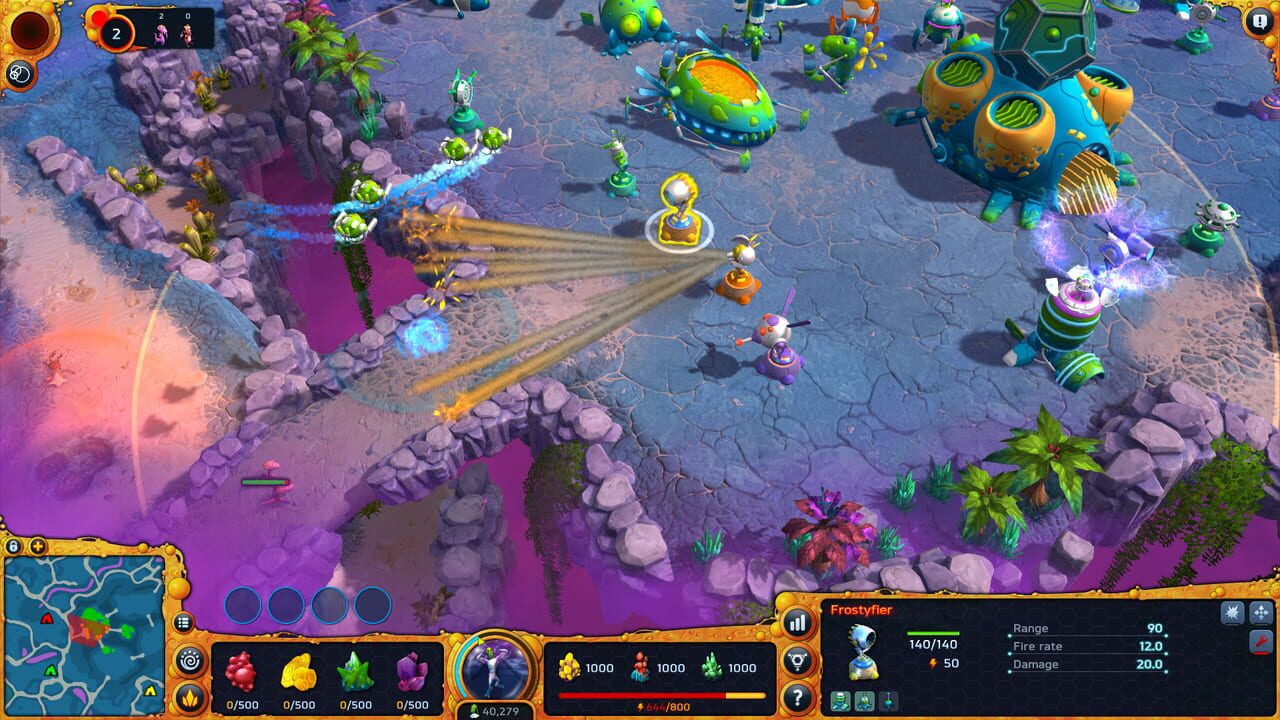Toggle the minimap lock padlock
This screenshot has height=720, width=1280.
click(x=14, y=546)
